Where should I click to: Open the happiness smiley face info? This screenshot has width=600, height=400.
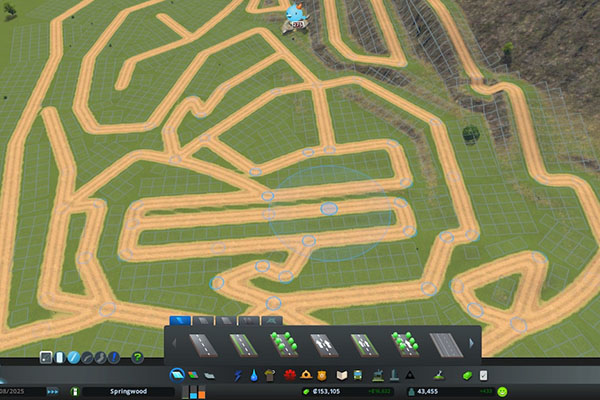[502, 391]
